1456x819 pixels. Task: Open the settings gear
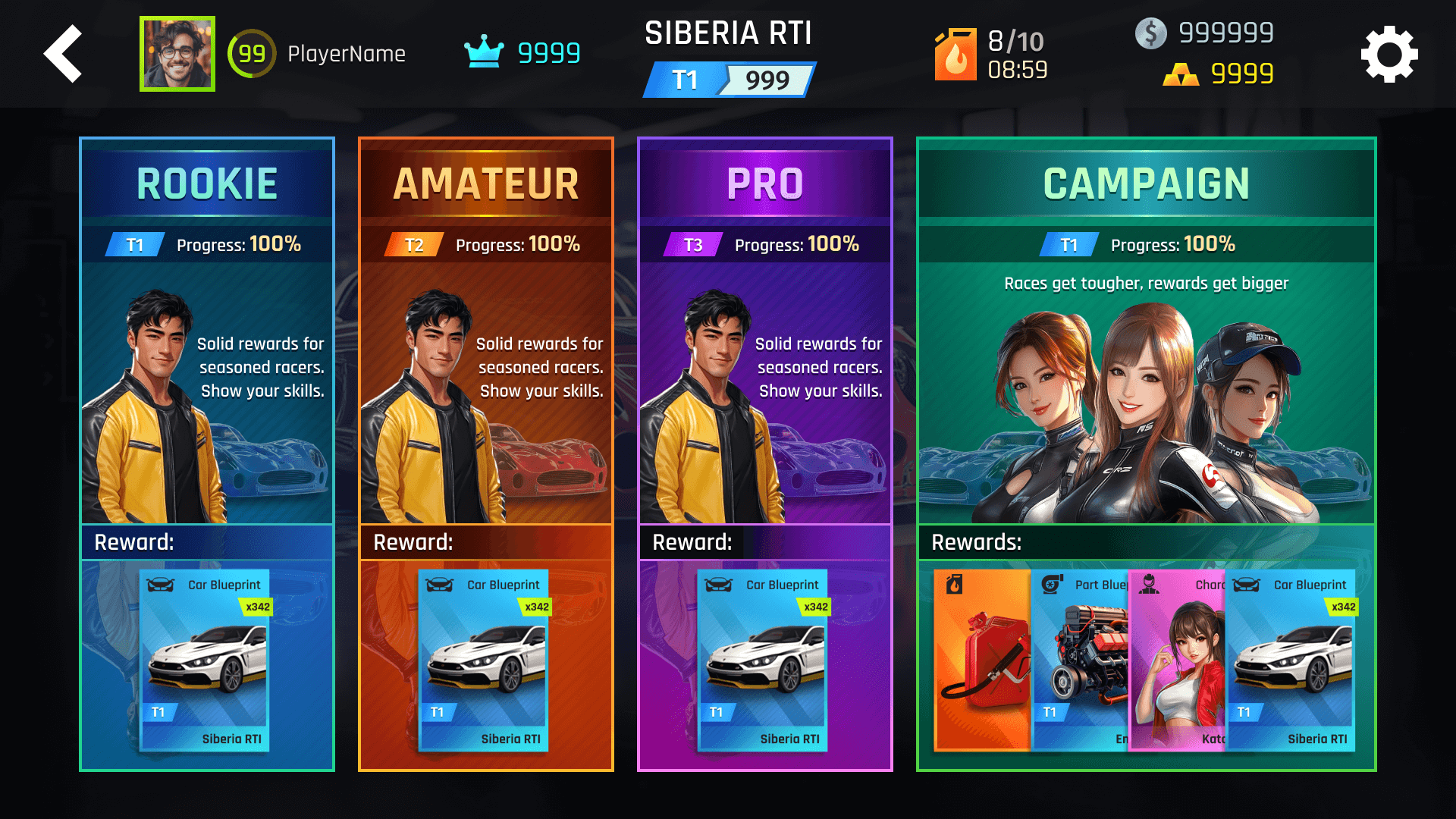[1389, 55]
